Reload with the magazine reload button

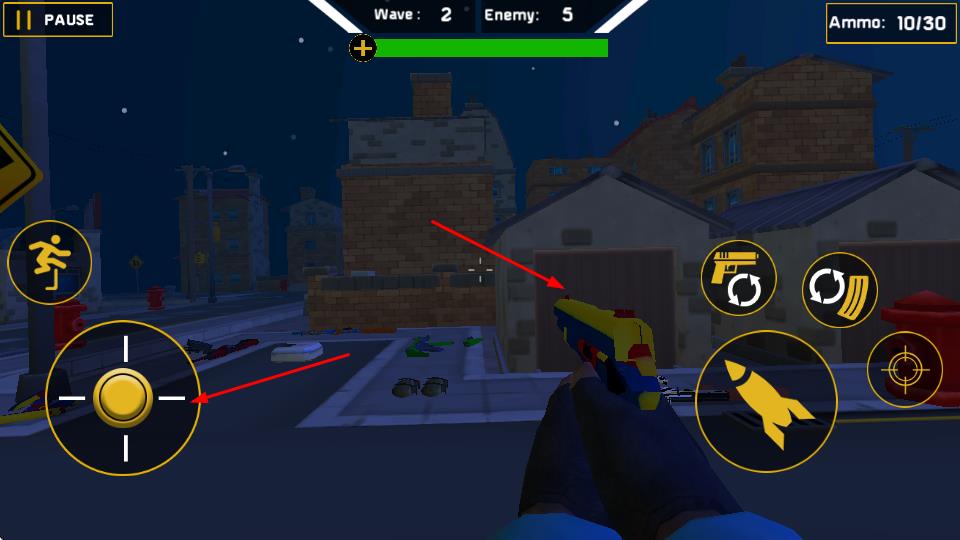[x=840, y=290]
